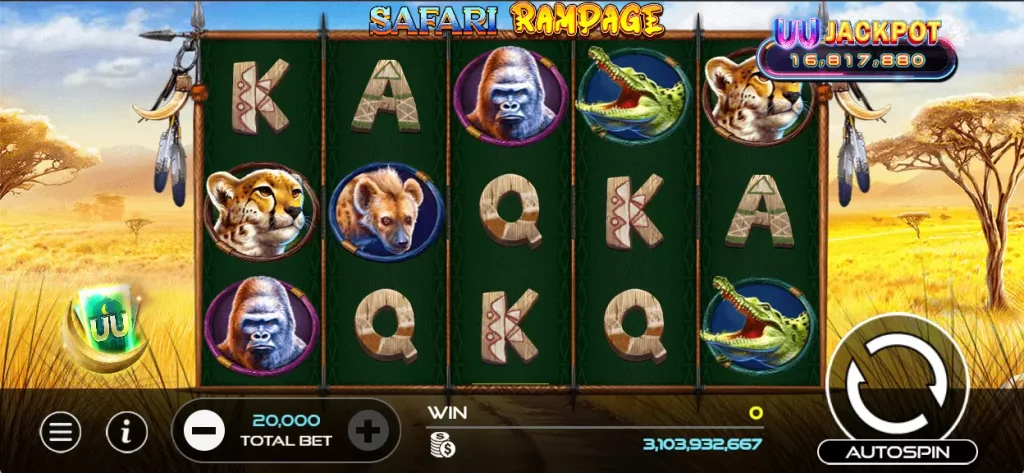
Task: Activate the Autospin button
Action: click(897, 452)
